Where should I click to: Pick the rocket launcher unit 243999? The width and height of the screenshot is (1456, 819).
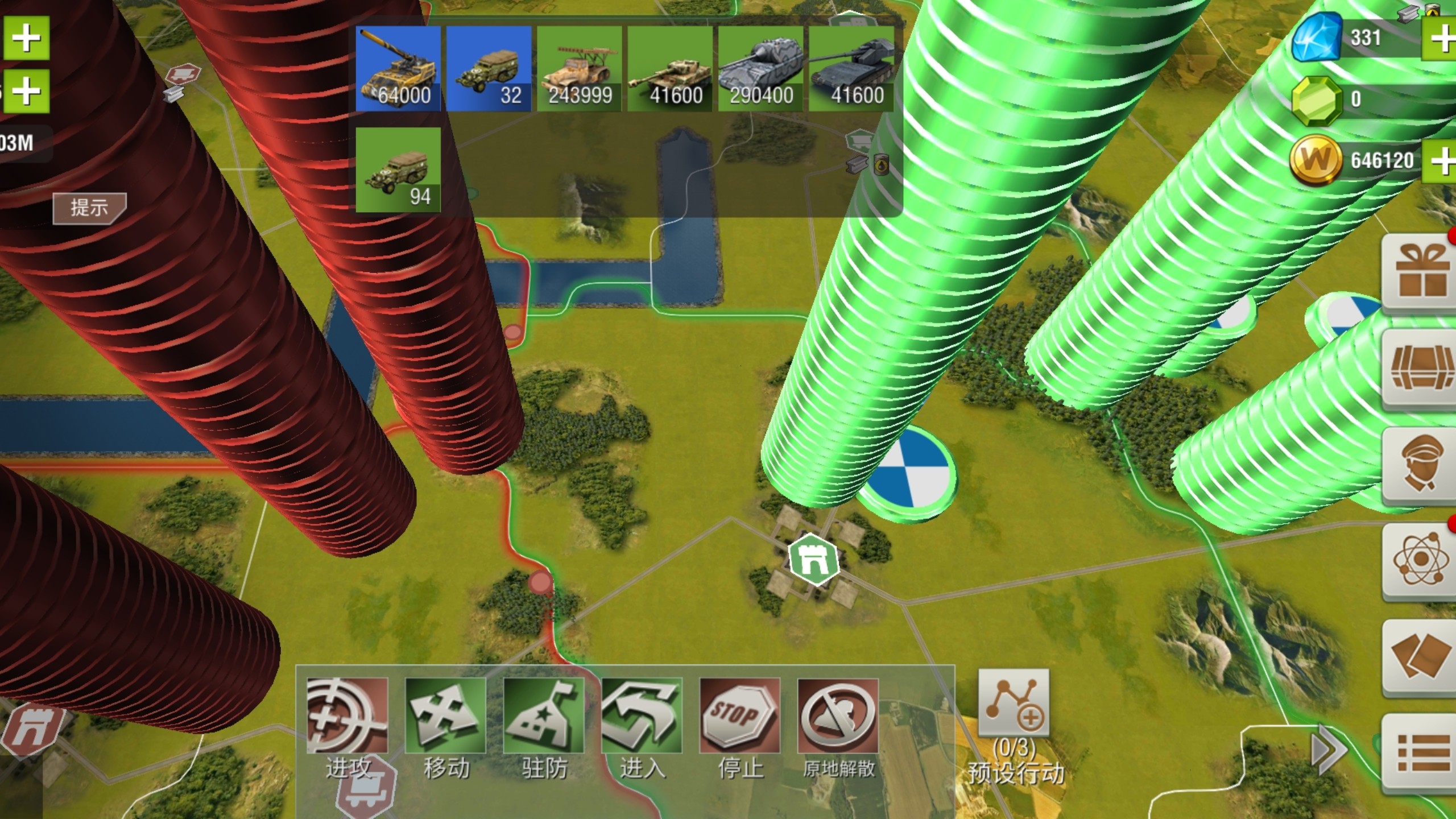[x=580, y=69]
